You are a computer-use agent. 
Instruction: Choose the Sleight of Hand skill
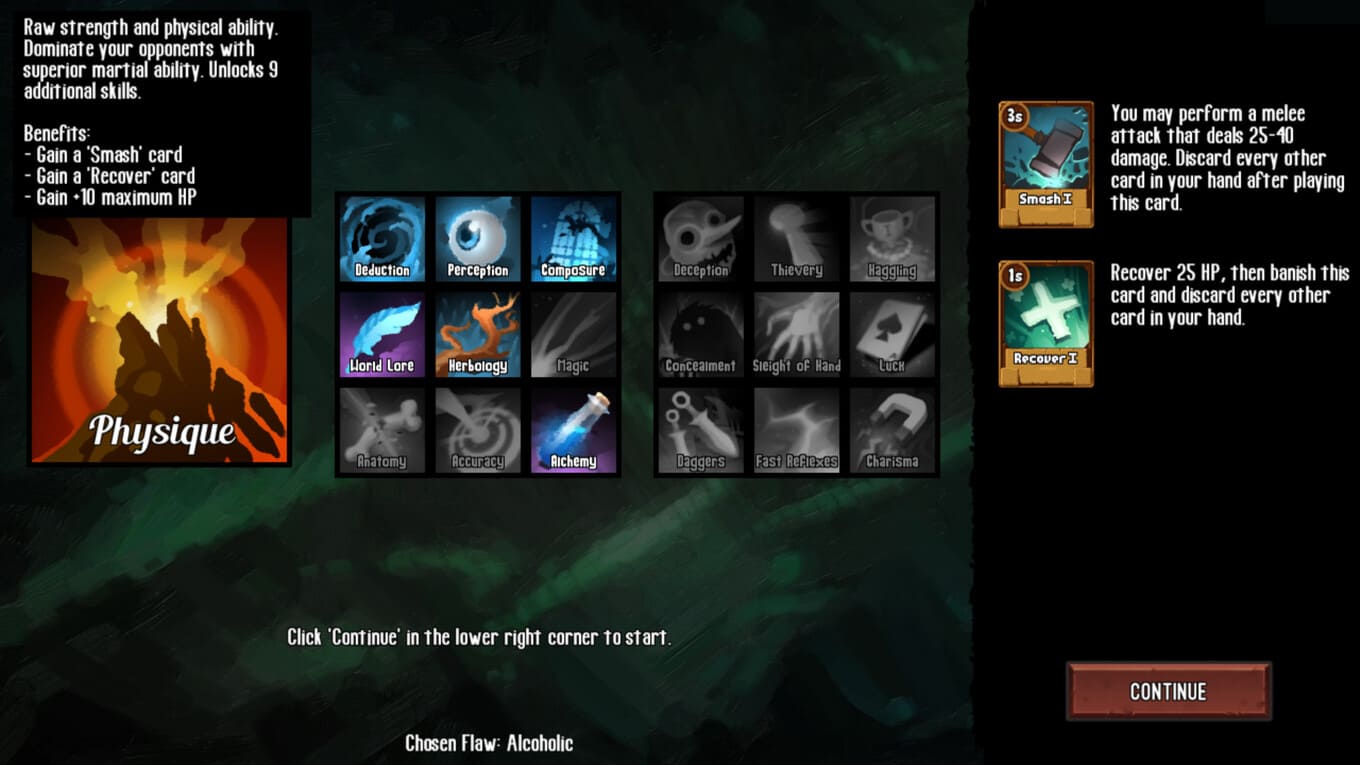pyautogui.click(x=797, y=335)
